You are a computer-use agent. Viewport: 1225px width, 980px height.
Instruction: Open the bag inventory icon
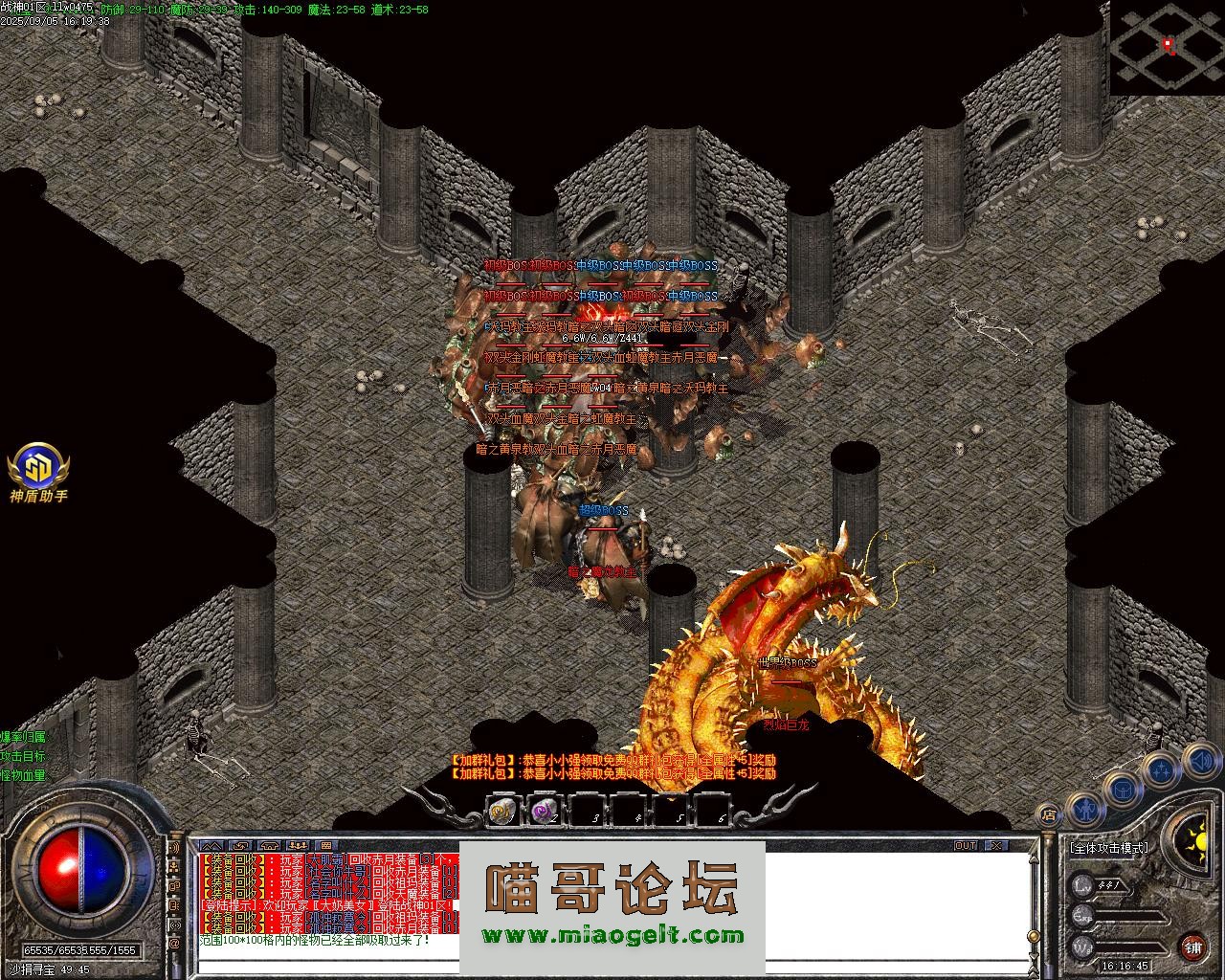pyautogui.click(x=1123, y=791)
